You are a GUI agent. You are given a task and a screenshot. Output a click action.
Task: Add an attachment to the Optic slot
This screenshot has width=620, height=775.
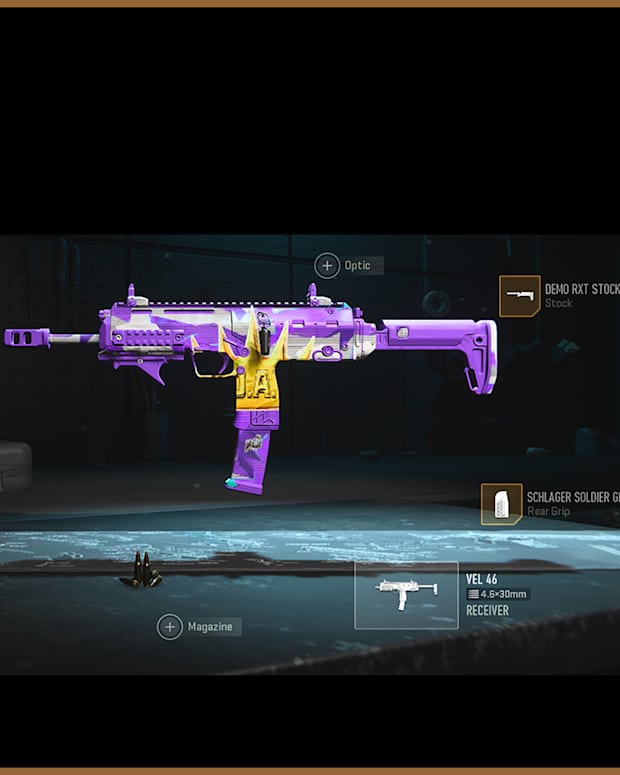(327, 265)
